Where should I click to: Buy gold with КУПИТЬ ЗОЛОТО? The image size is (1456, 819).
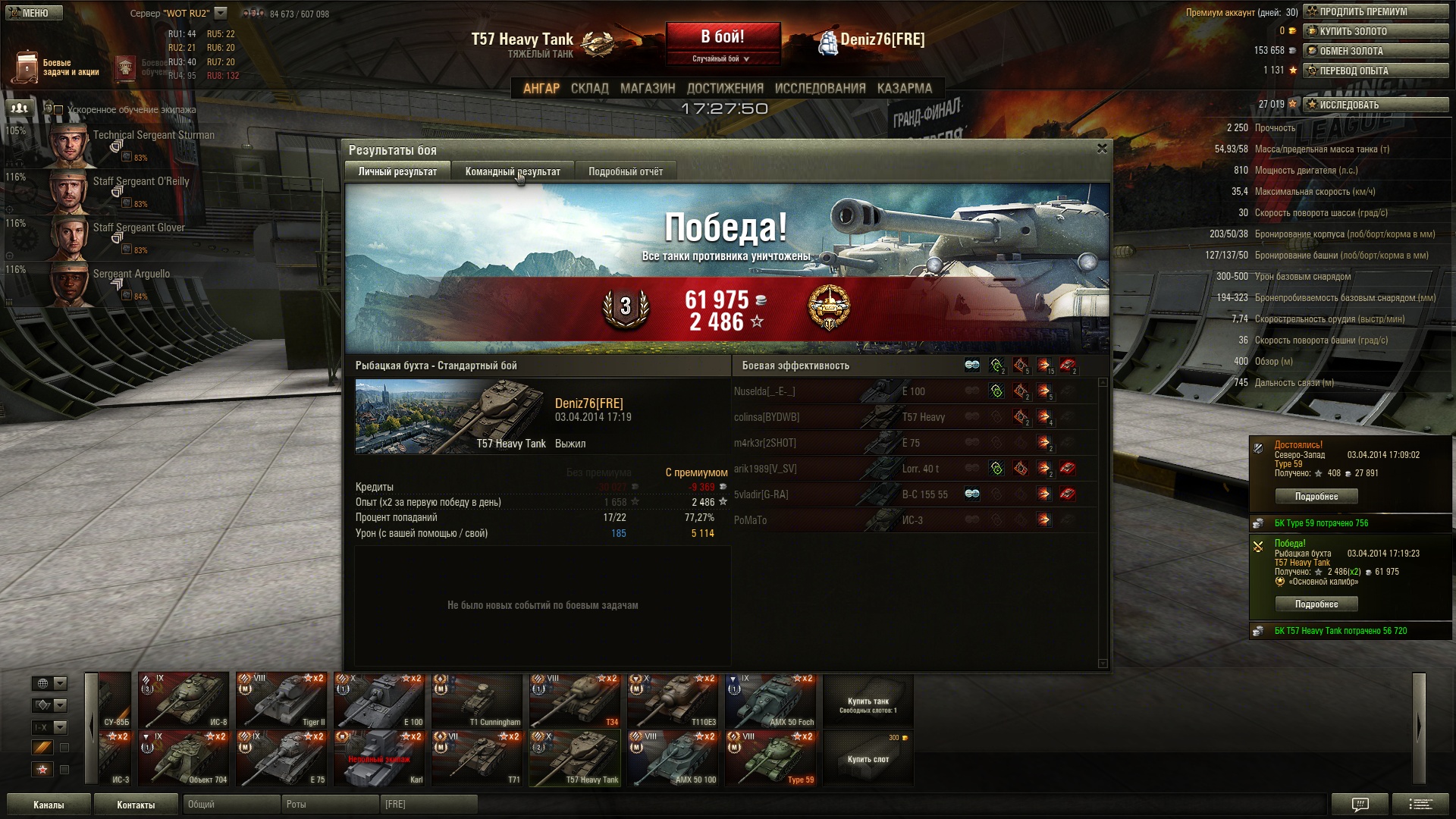1375,31
